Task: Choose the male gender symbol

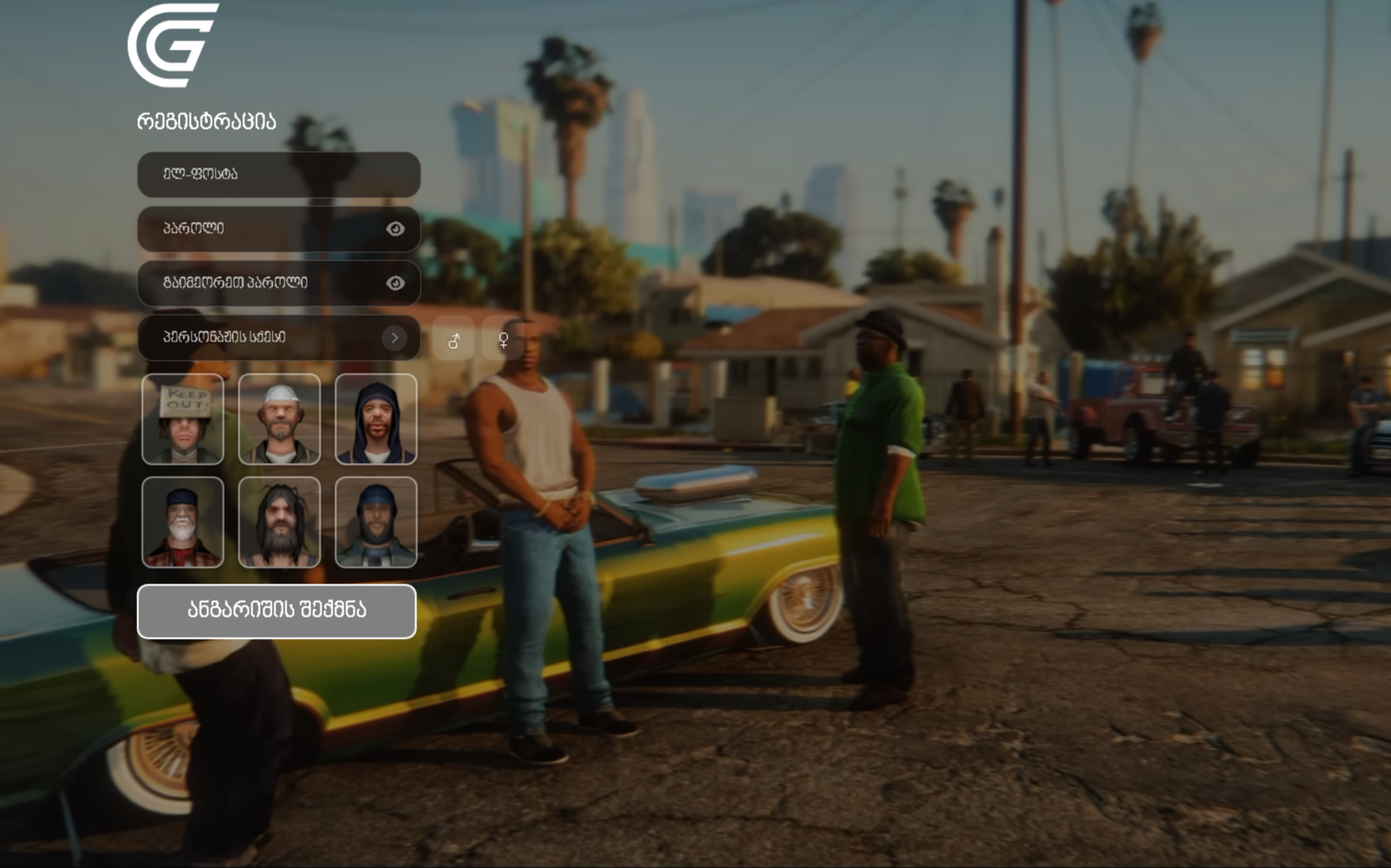Action: (x=454, y=341)
